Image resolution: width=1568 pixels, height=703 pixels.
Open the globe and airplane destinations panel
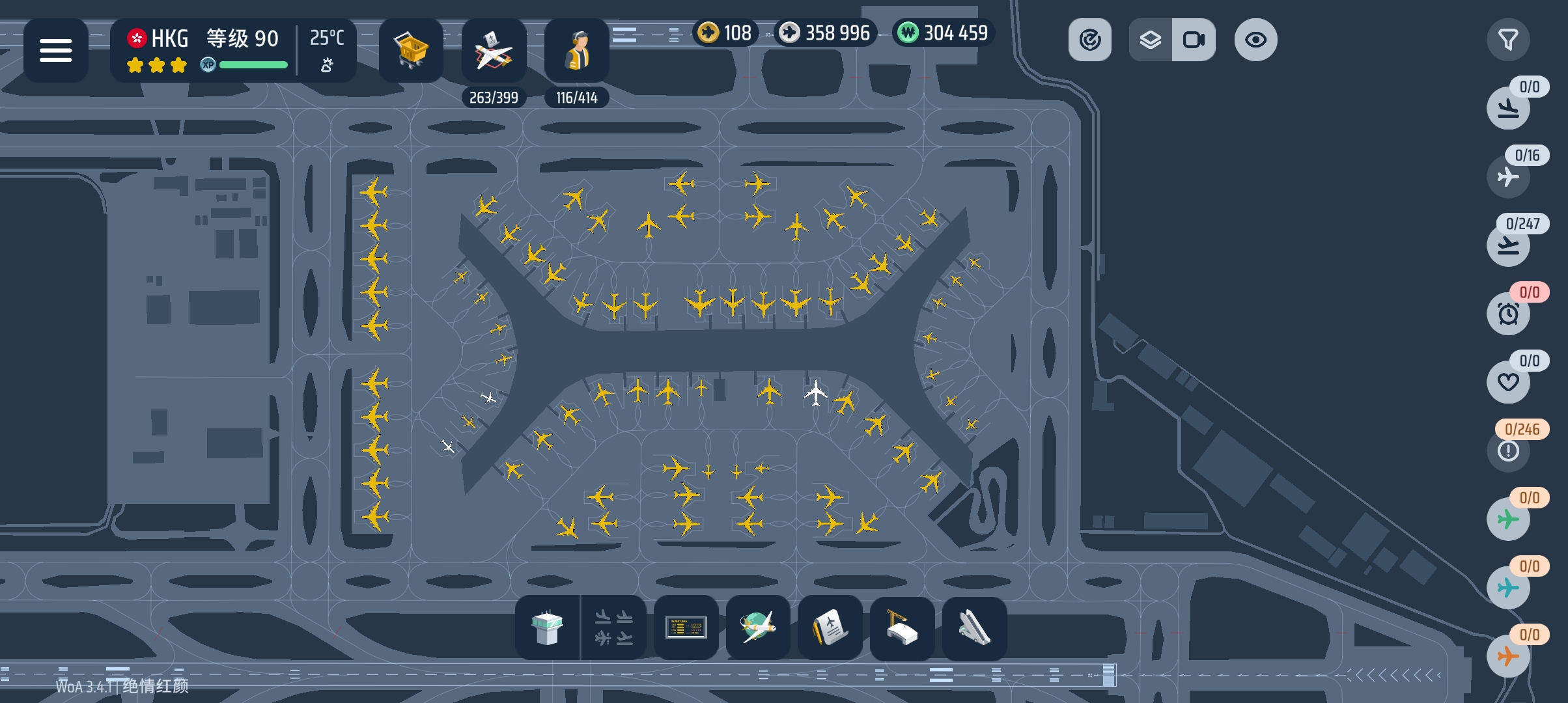(x=758, y=628)
